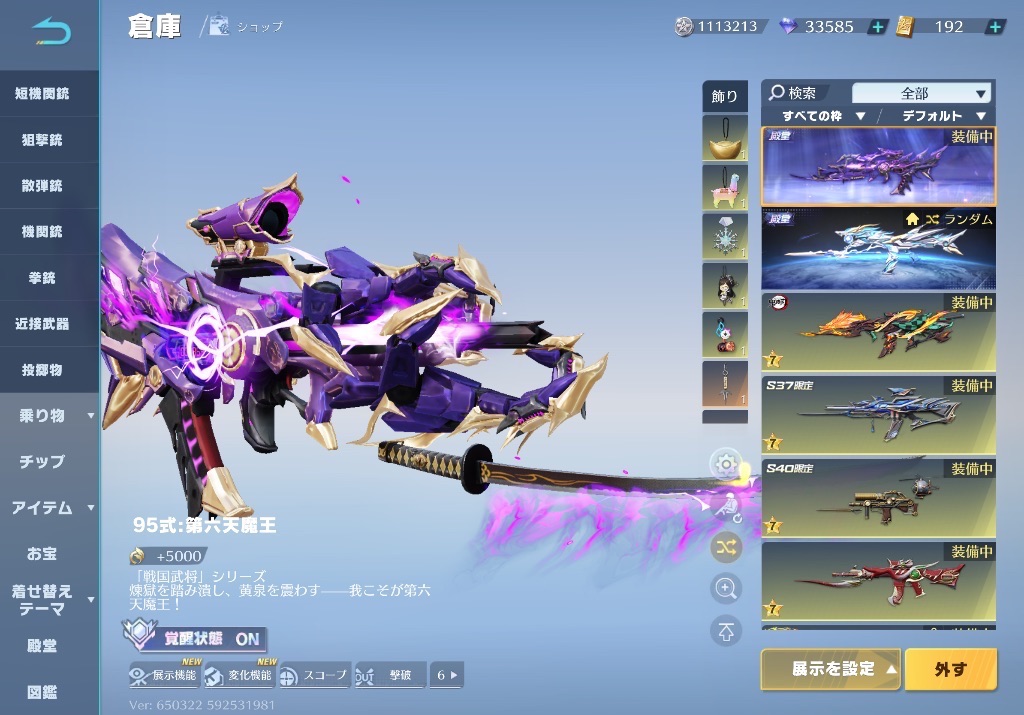Viewport: 1024px width, 715px height.
Task: Choose the S37限定 weapon skin
Action: point(879,414)
